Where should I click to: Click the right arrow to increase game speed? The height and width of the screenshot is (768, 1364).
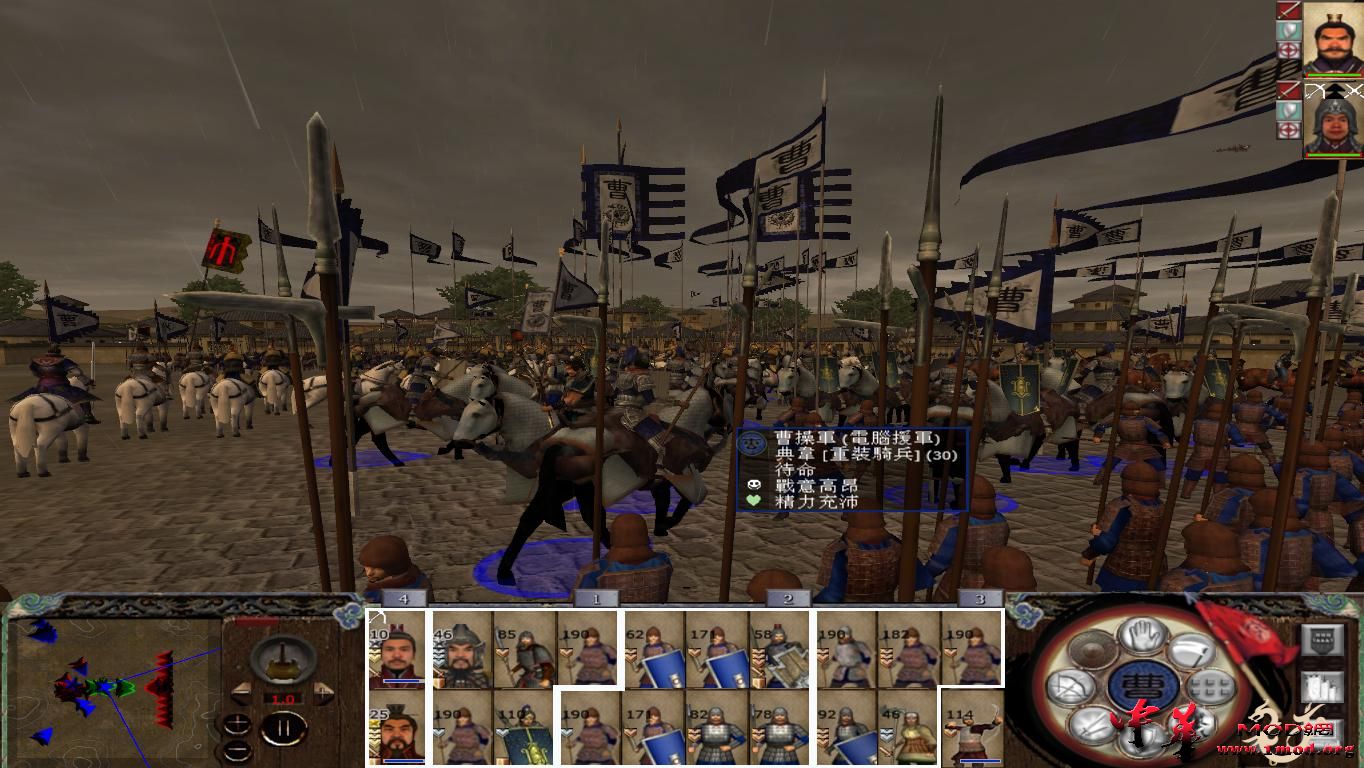tap(322, 692)
